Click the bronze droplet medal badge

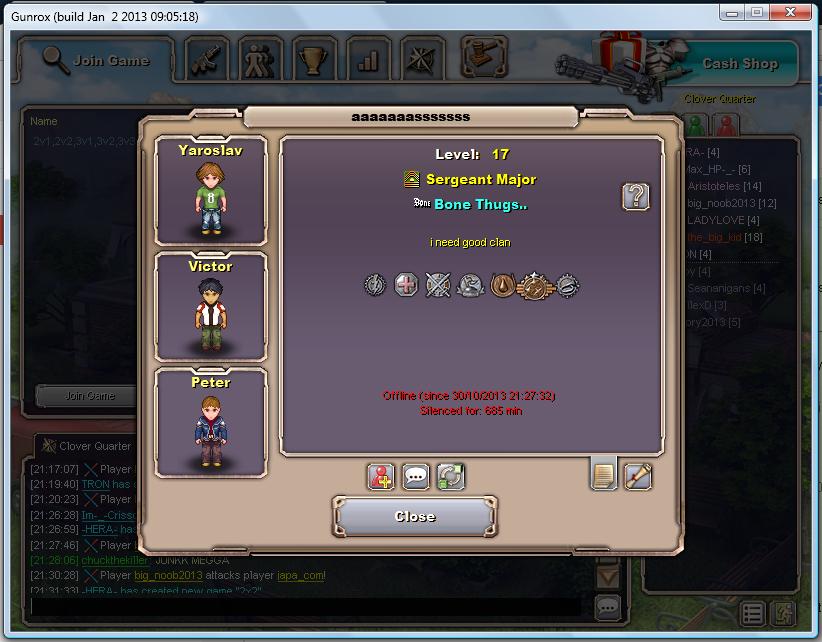503,286
